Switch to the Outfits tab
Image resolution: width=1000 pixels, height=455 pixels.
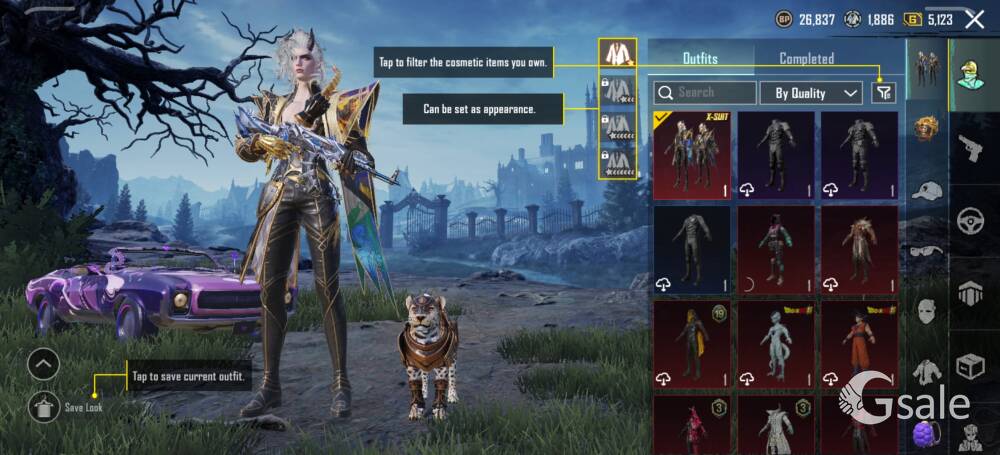(x=700, y=58)
